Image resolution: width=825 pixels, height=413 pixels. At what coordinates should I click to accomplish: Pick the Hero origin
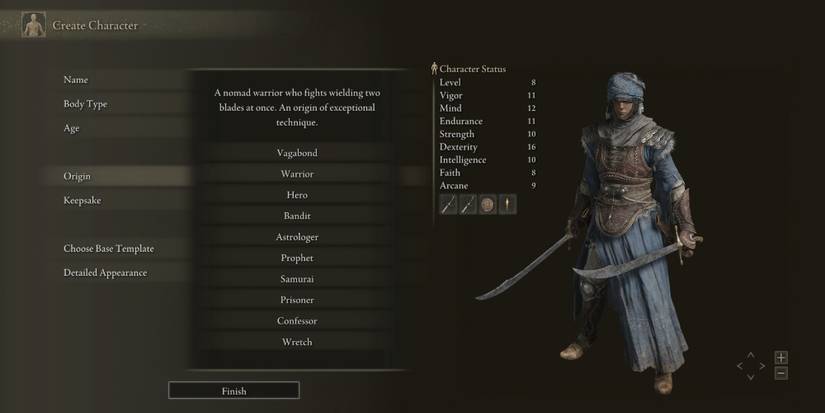(x=296, y=195)
